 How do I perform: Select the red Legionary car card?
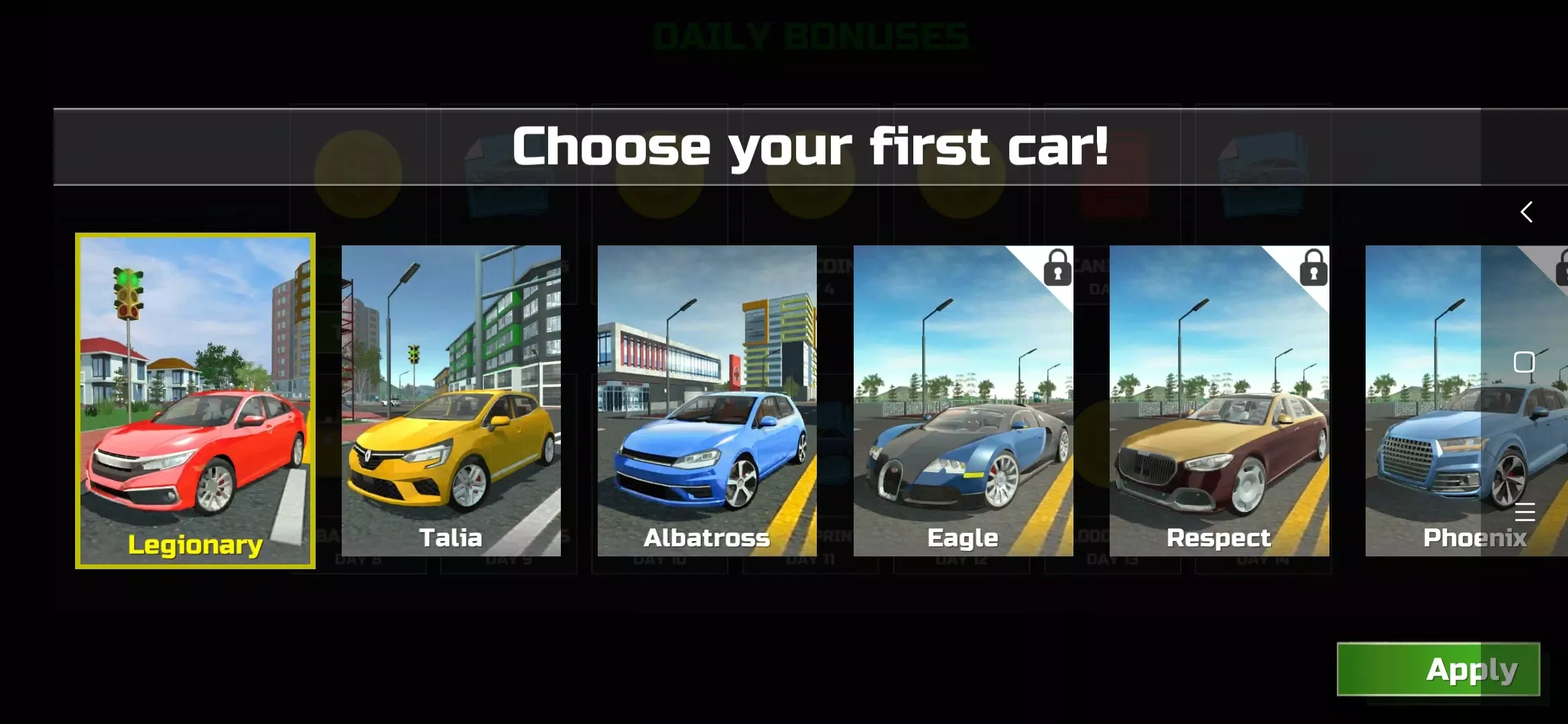195,400
